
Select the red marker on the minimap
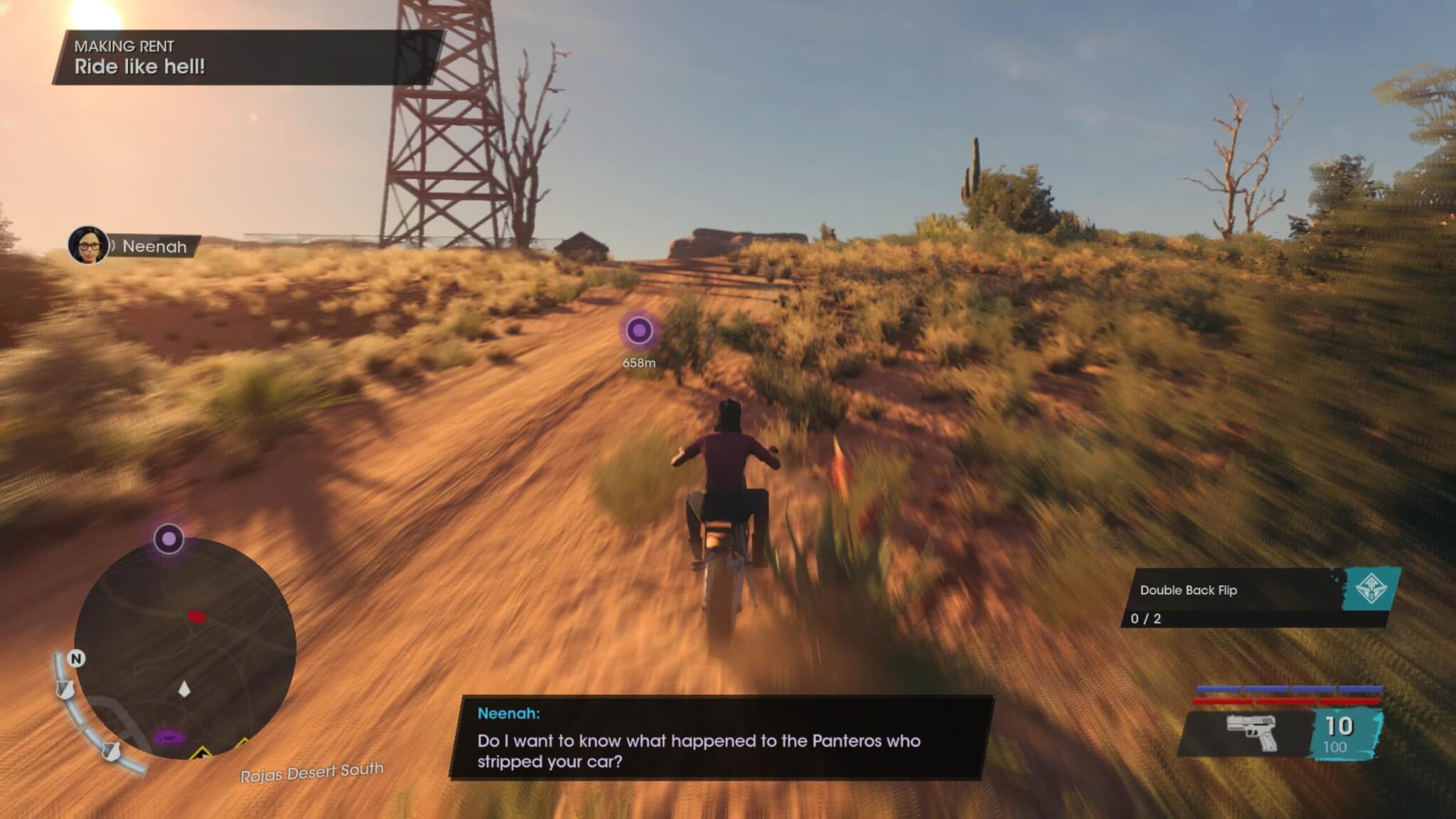(196, 616)
